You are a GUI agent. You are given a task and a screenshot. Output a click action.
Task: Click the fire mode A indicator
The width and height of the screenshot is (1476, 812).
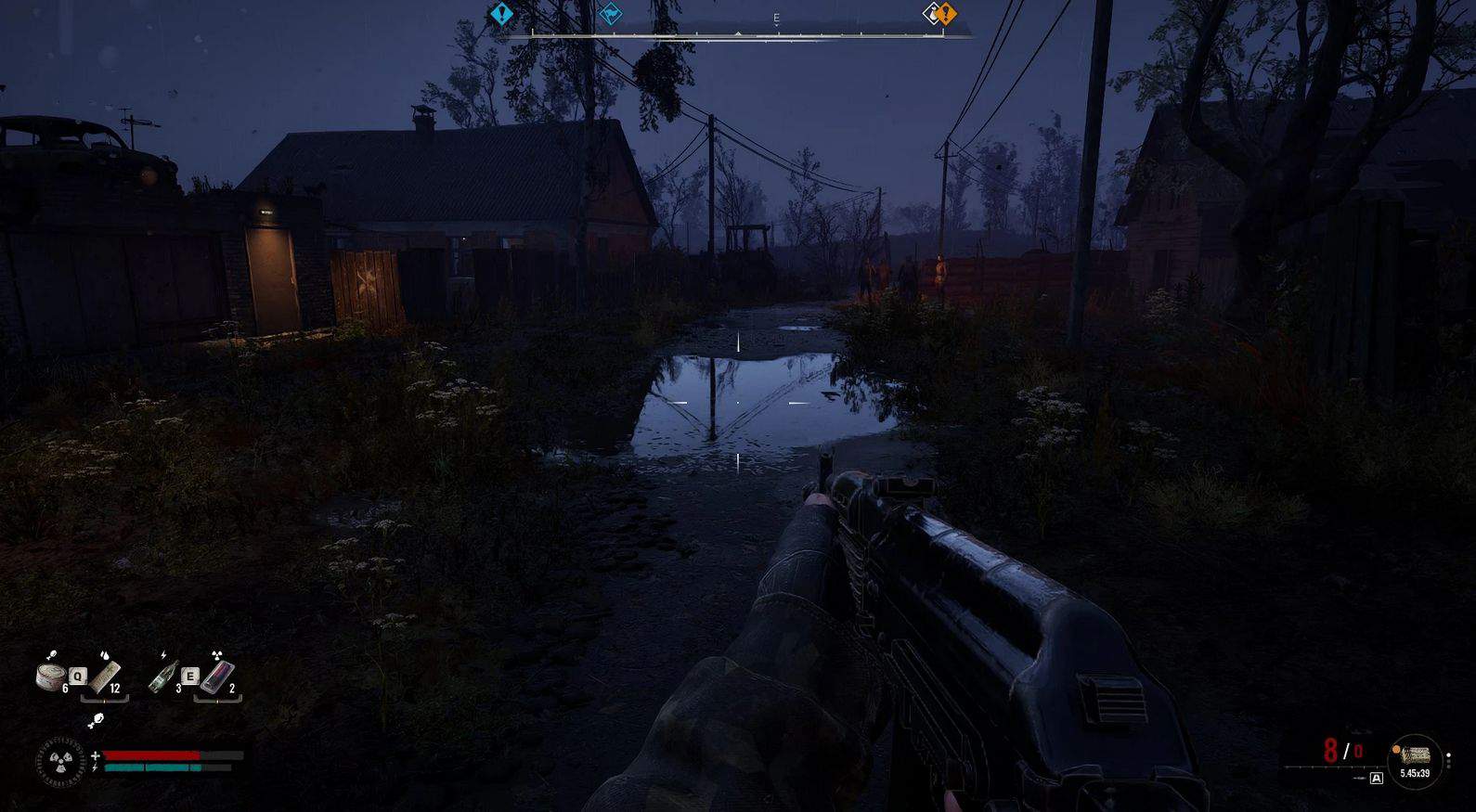[1377, 779]
